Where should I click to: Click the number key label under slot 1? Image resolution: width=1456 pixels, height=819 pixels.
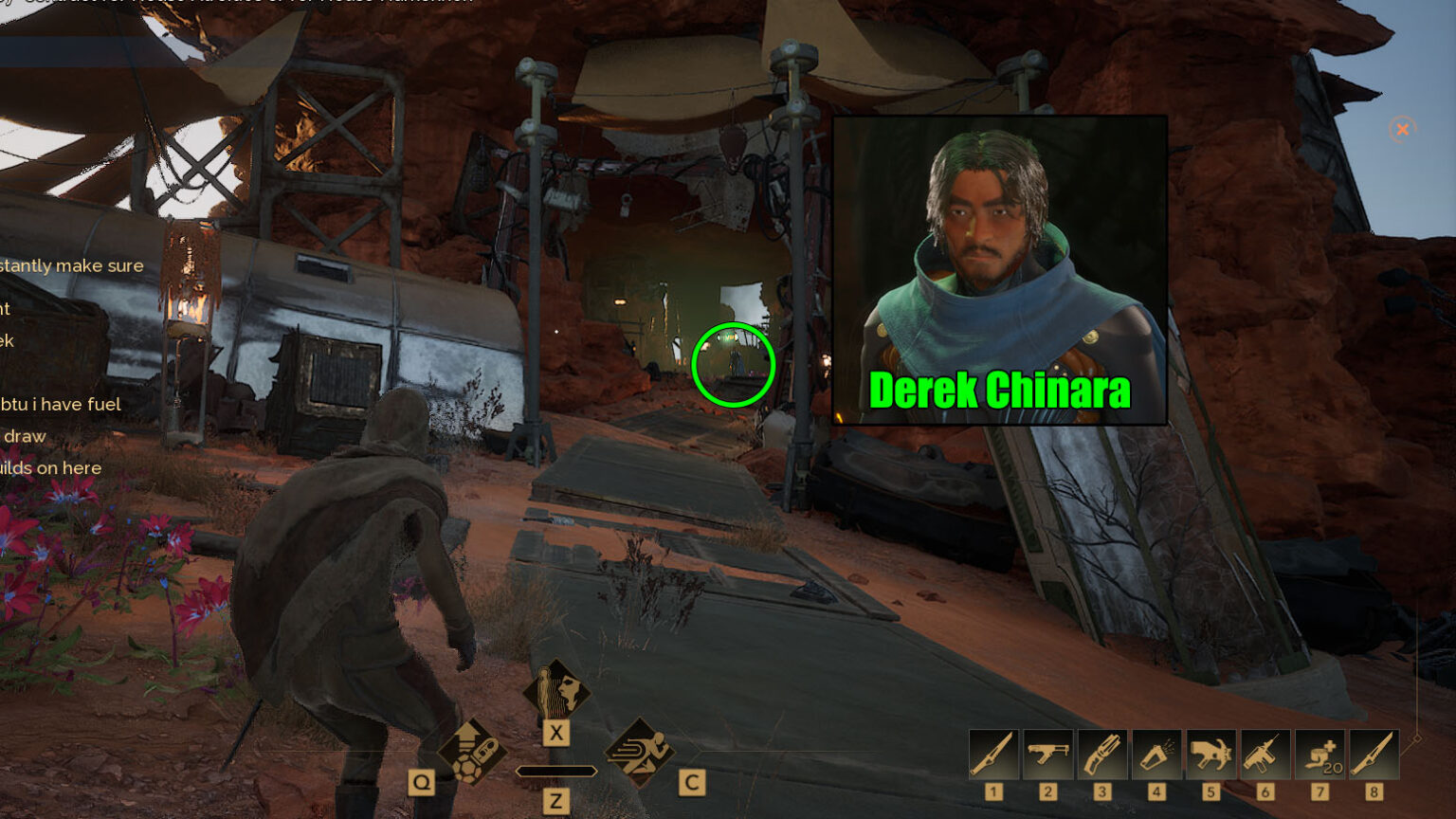pyautogui.click(x=992, y=790)
